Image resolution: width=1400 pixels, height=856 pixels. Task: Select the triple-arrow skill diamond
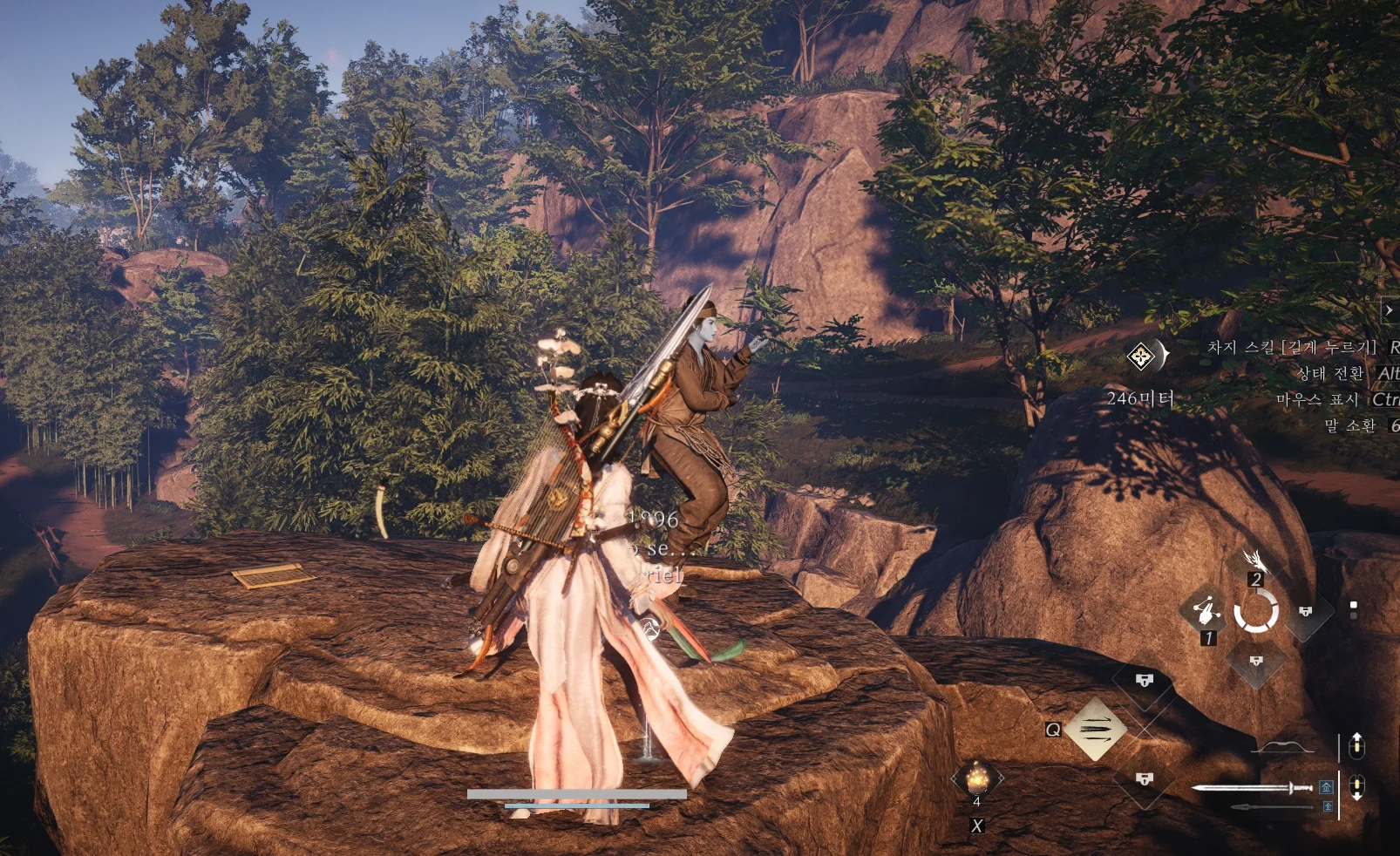pos(1095,729)
